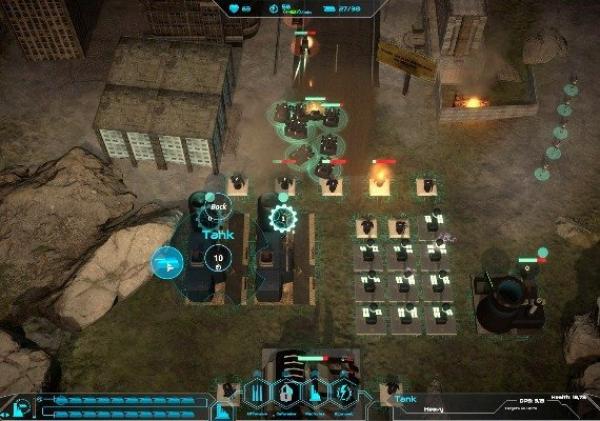Choose the Defensive padlock hexagon category

point(286,391)
